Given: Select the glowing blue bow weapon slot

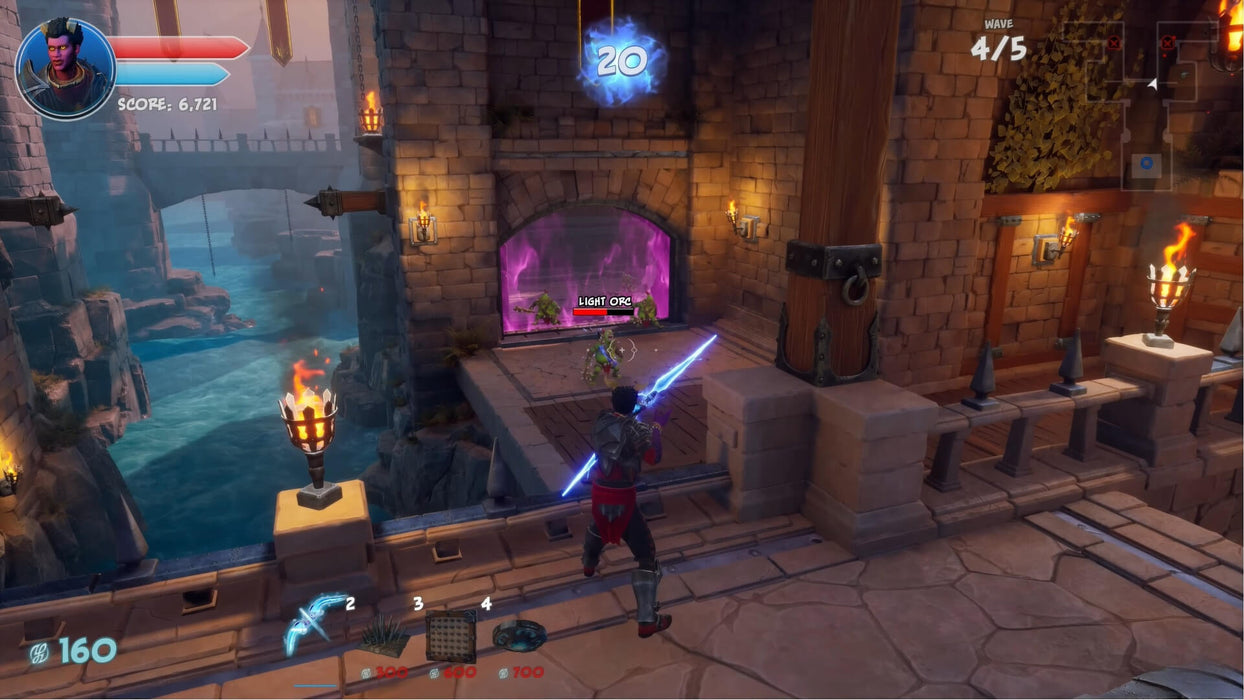Looking at the screenshot, I should (315, 624).
